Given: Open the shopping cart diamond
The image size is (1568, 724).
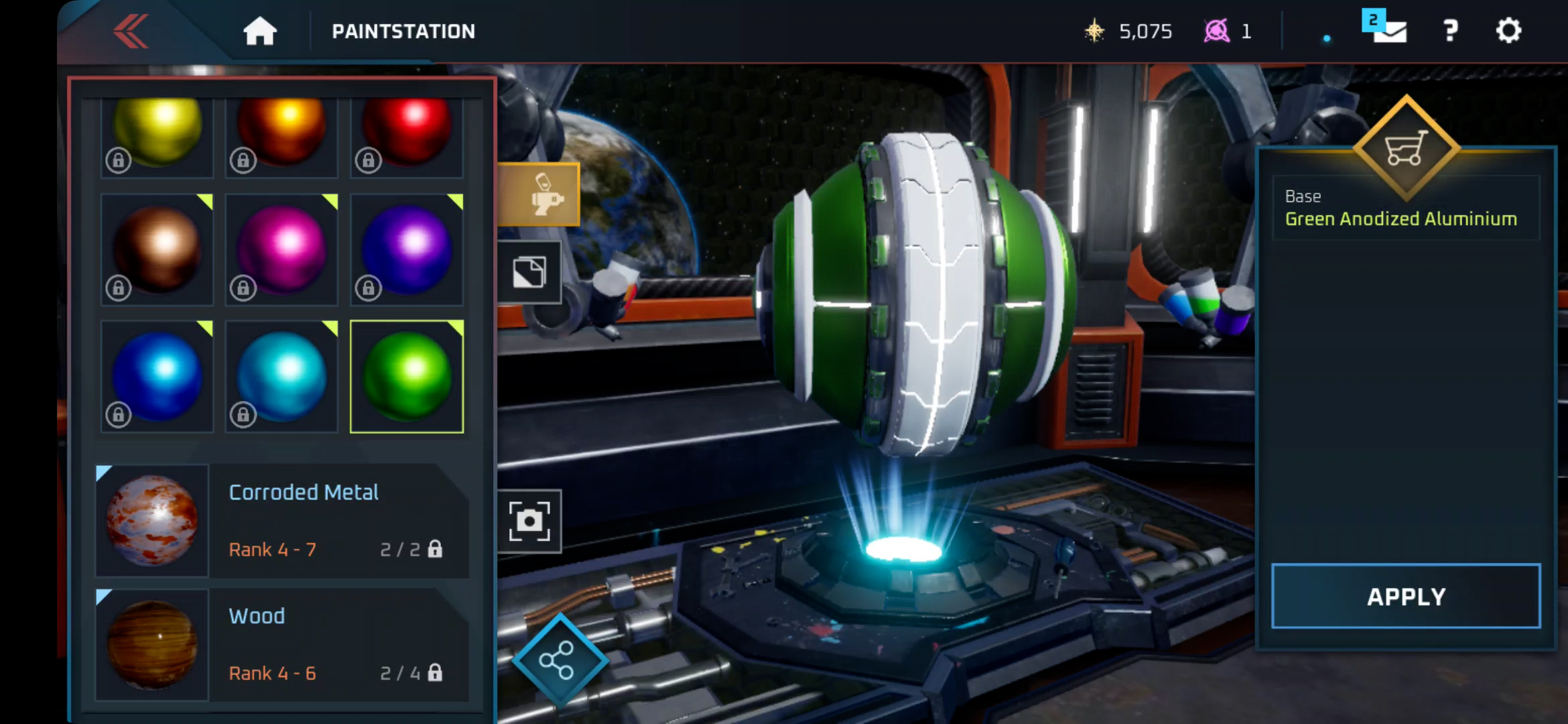Looking at the screenshot, I should point(1406,149).
